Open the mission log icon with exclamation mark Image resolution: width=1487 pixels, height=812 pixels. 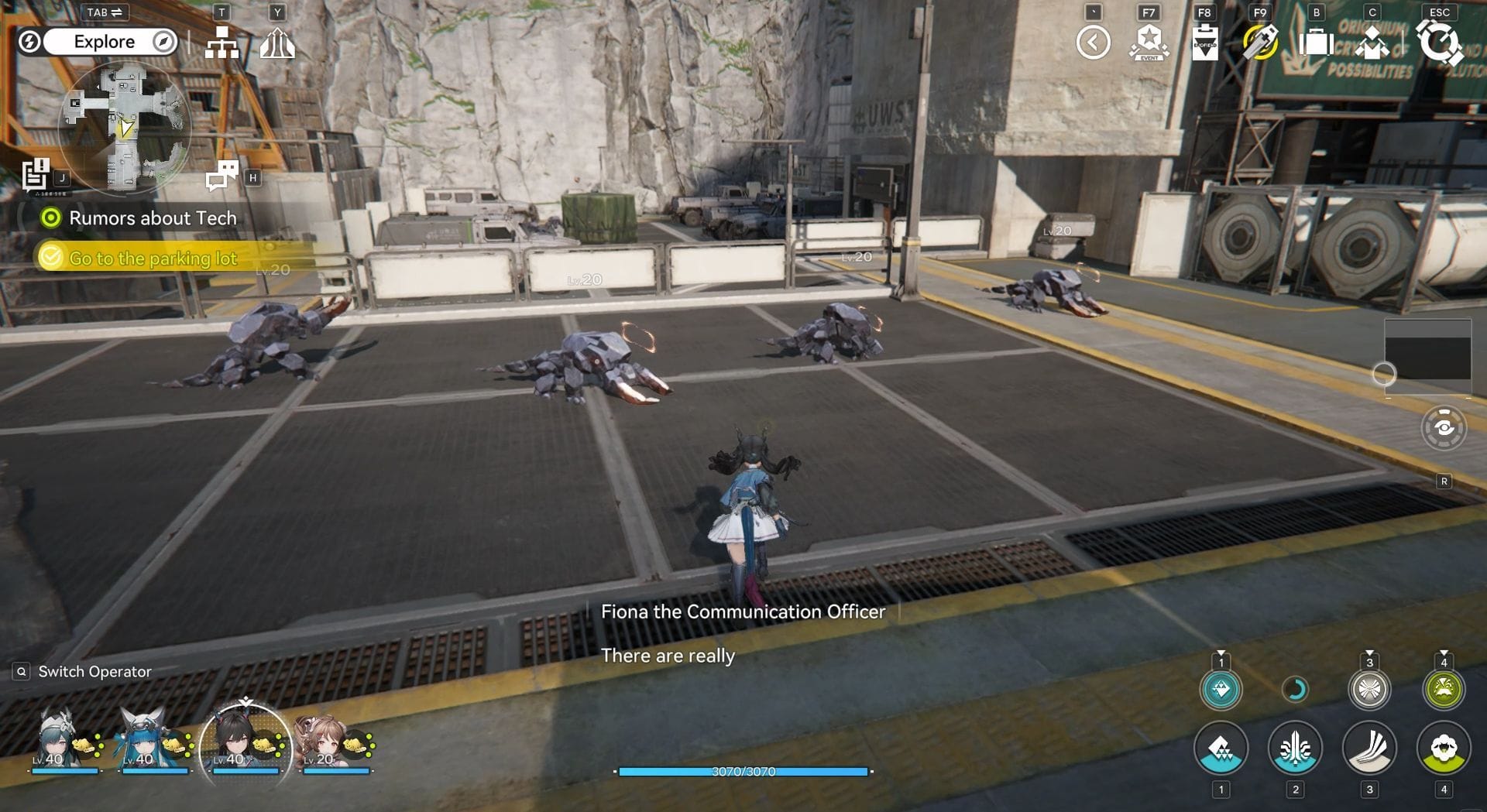pyautogui.click(x=36, y=174)
